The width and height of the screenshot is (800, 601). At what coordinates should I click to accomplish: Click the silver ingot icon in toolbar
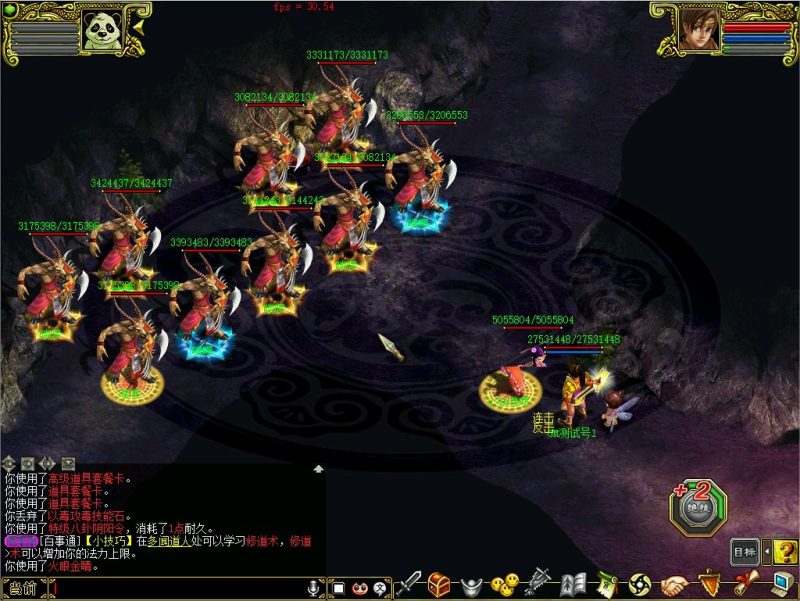point(473,585)
